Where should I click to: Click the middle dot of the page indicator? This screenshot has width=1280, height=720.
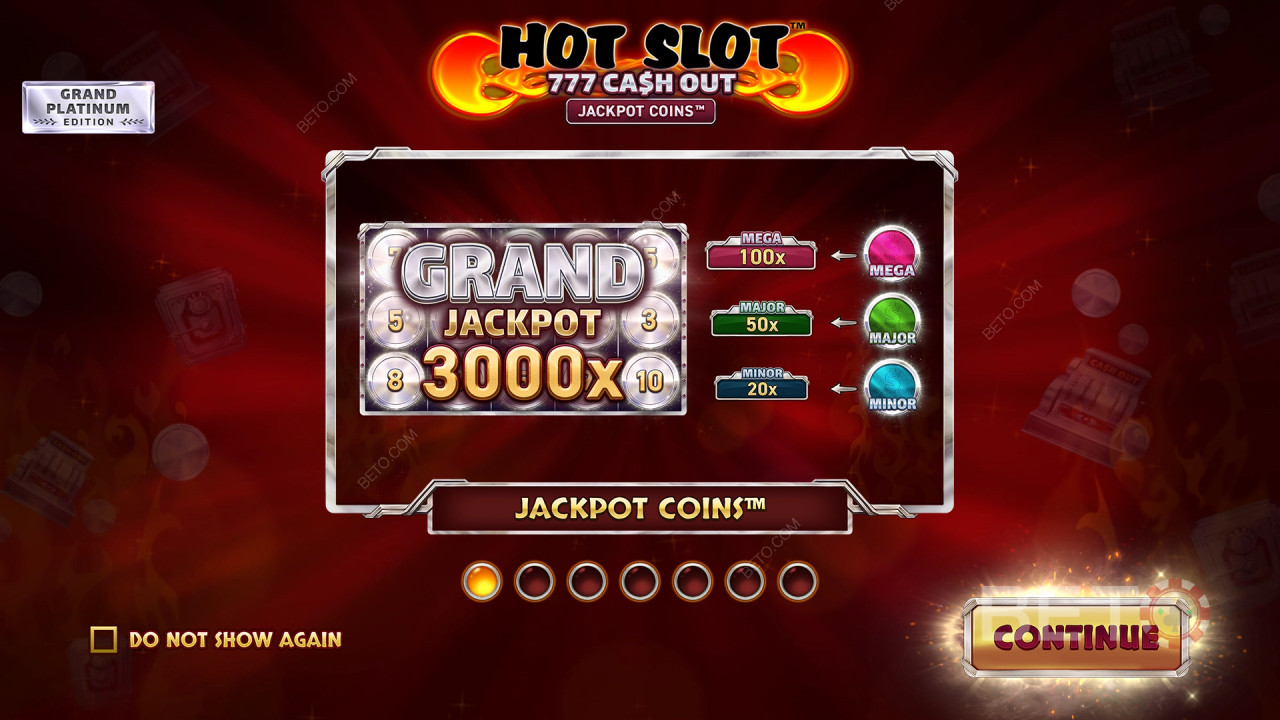tap(638, 581)
